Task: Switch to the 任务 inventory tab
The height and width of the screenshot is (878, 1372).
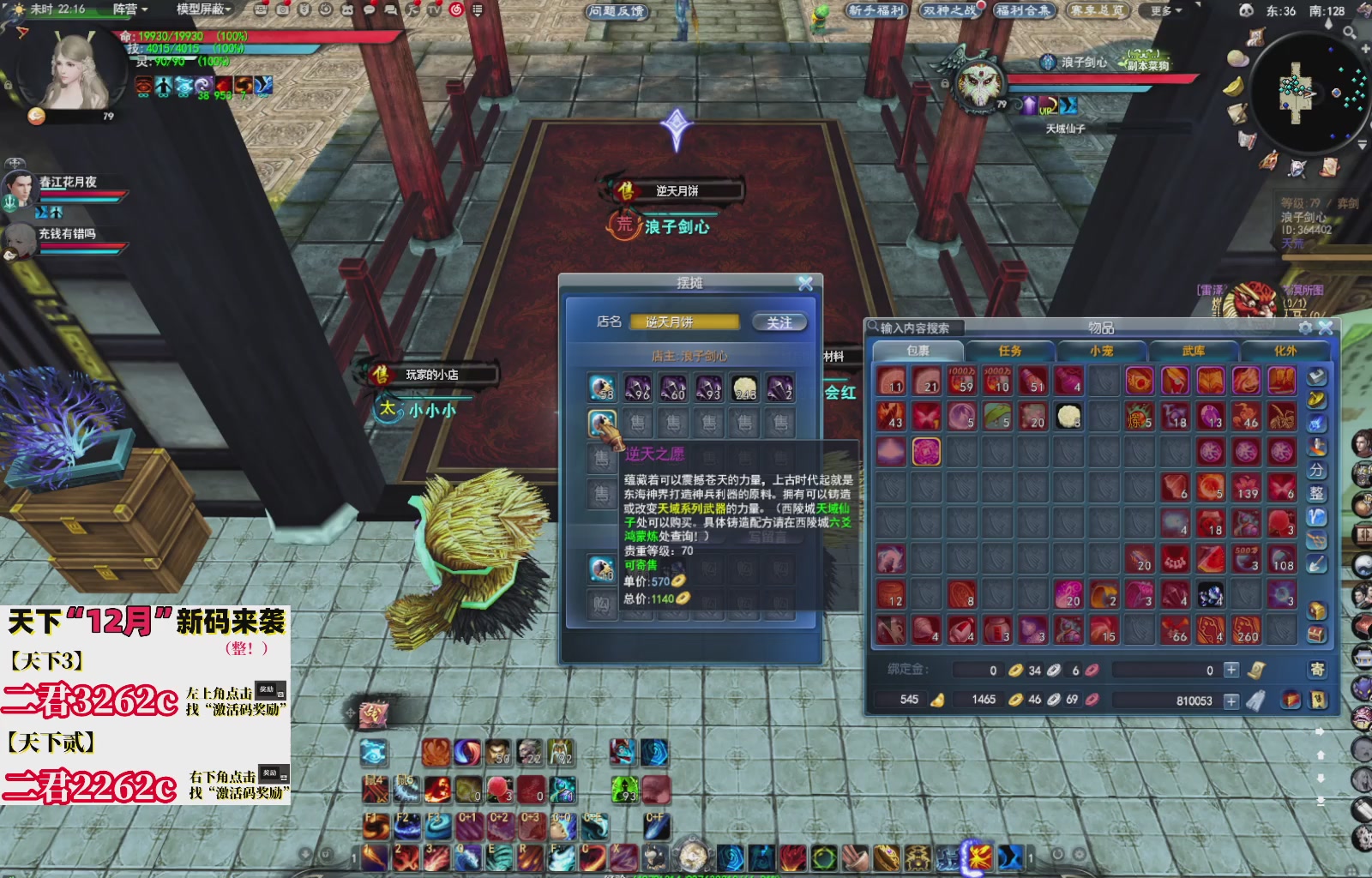Action: tap(1010, 351)
